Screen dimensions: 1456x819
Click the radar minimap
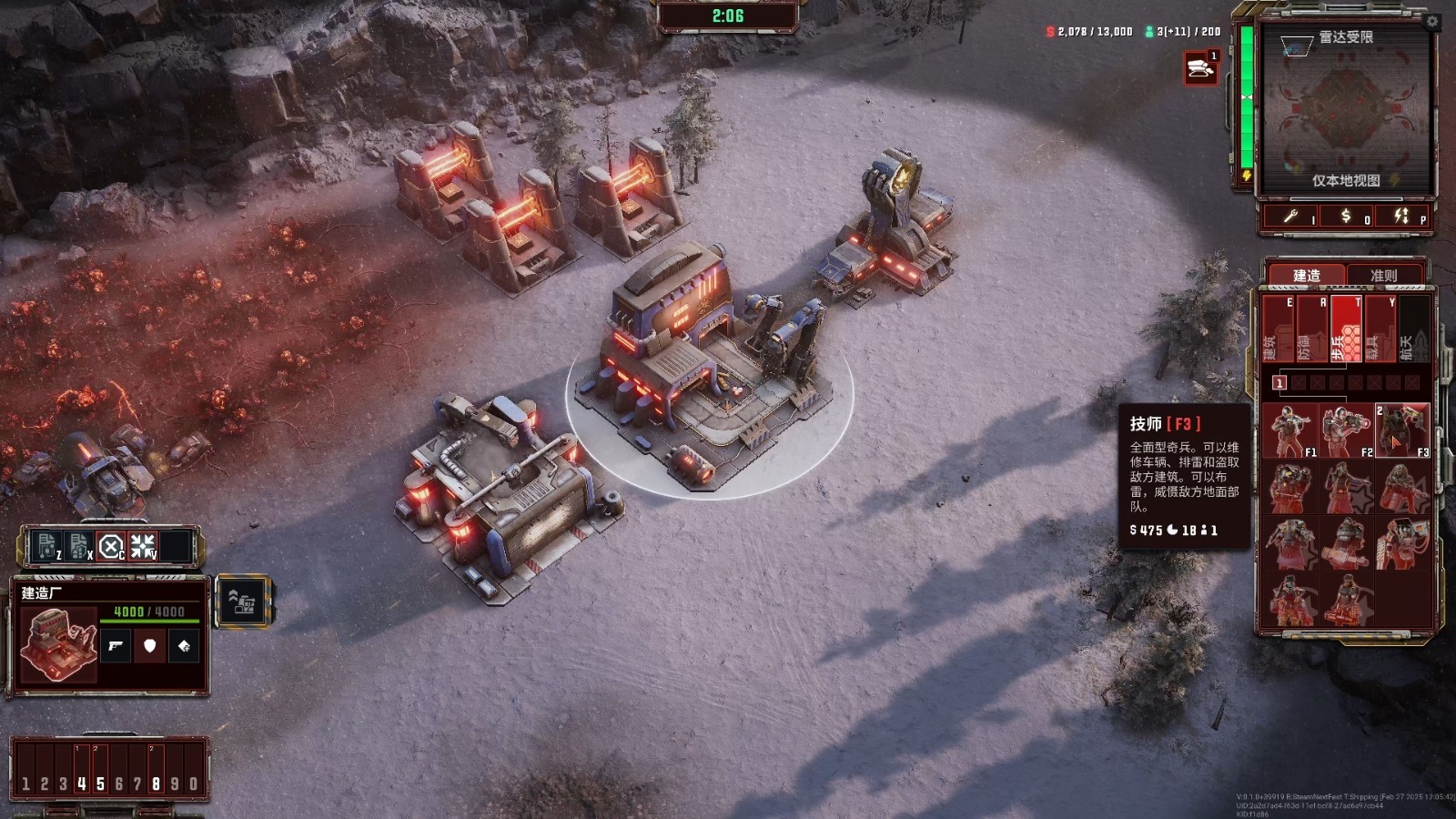(1345, 109)
